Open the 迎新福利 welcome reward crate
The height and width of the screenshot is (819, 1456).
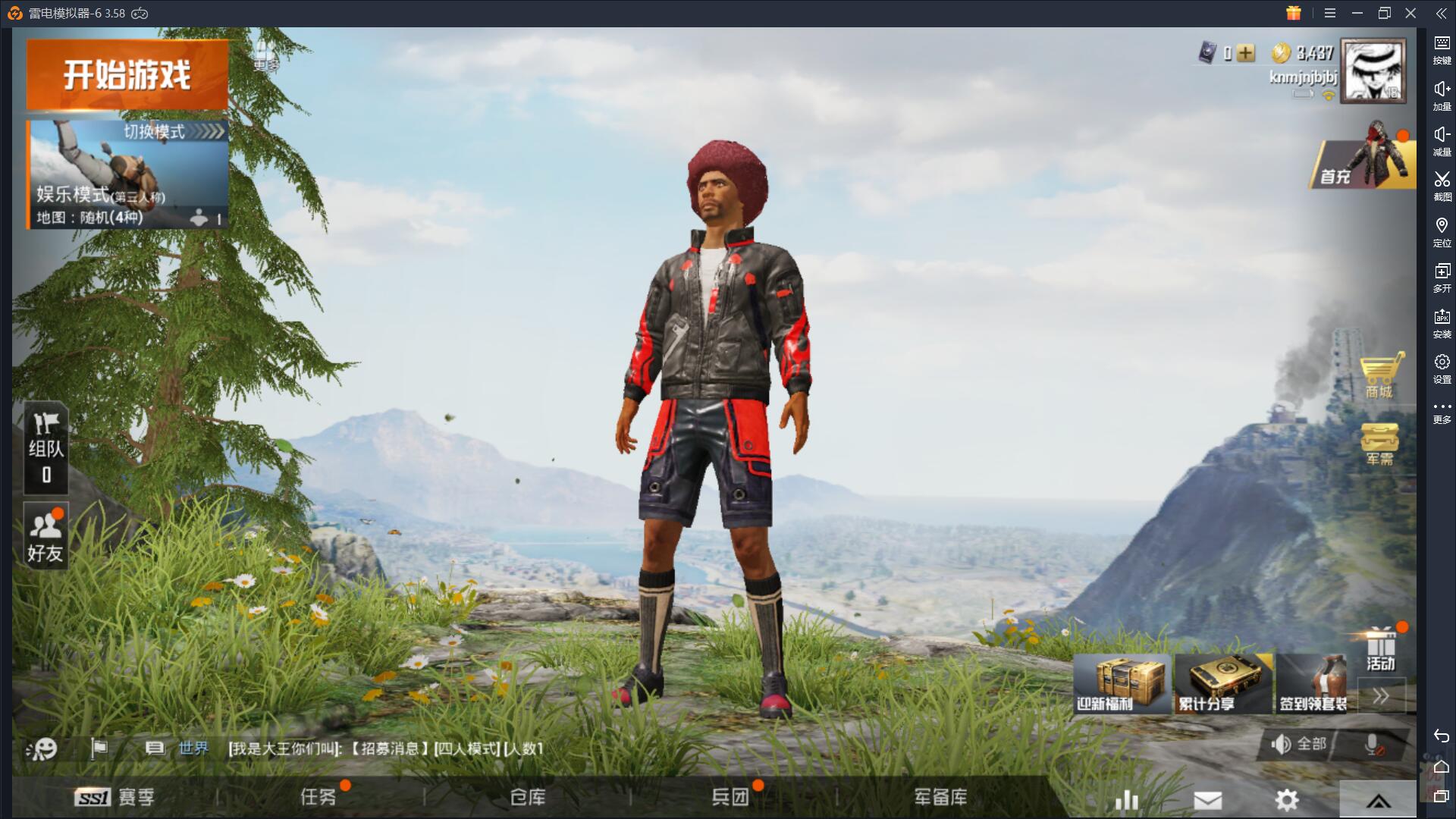(1121, 685)
